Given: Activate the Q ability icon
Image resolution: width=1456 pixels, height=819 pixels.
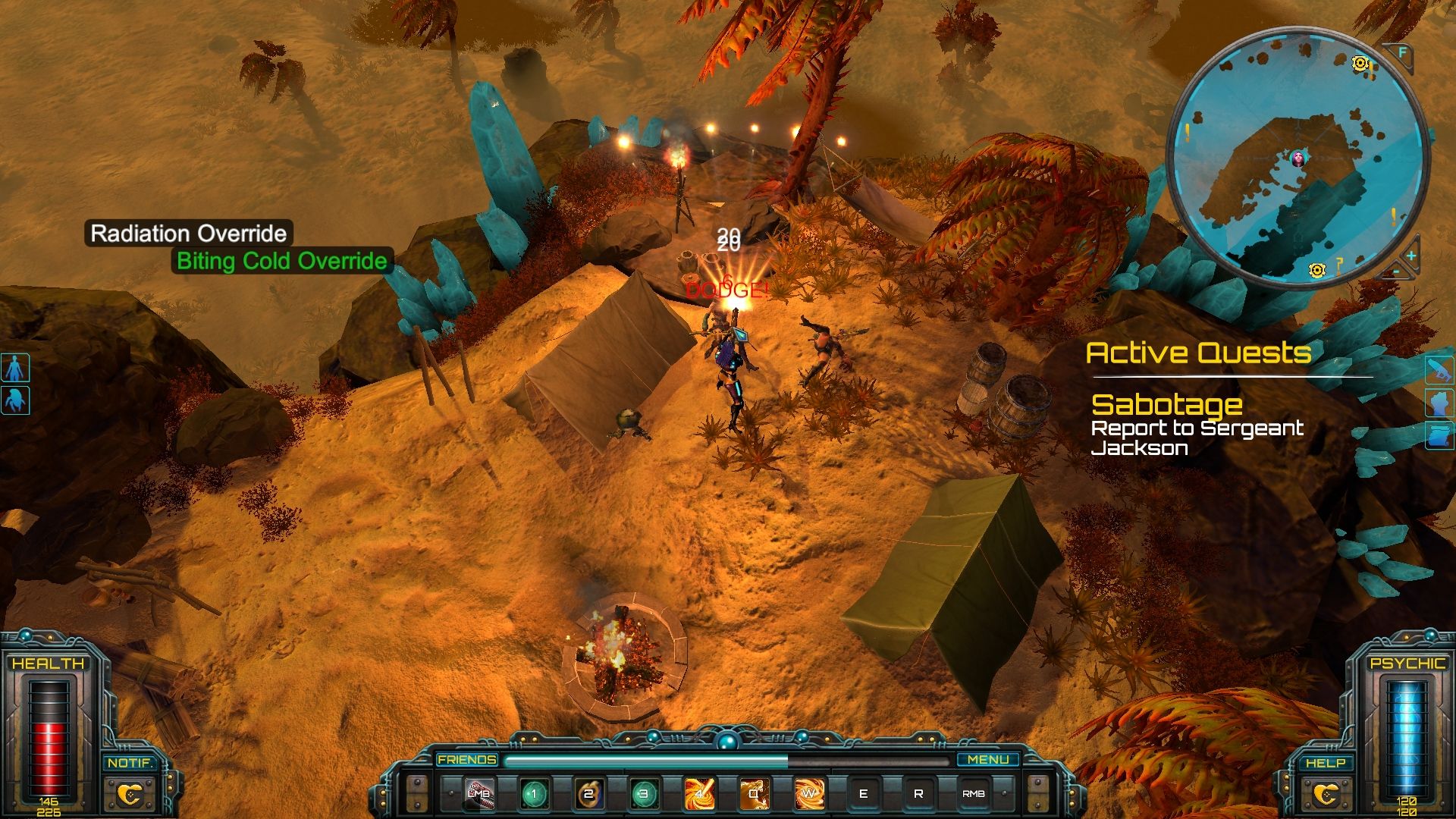Looking at the screenshot, I should pos(754,794).
